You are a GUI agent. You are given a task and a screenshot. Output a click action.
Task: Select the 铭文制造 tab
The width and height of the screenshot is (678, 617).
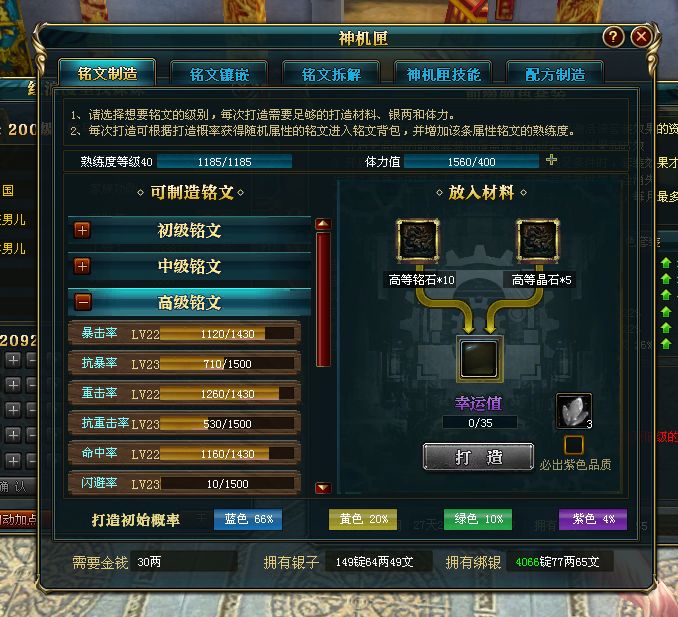[109, 74]
